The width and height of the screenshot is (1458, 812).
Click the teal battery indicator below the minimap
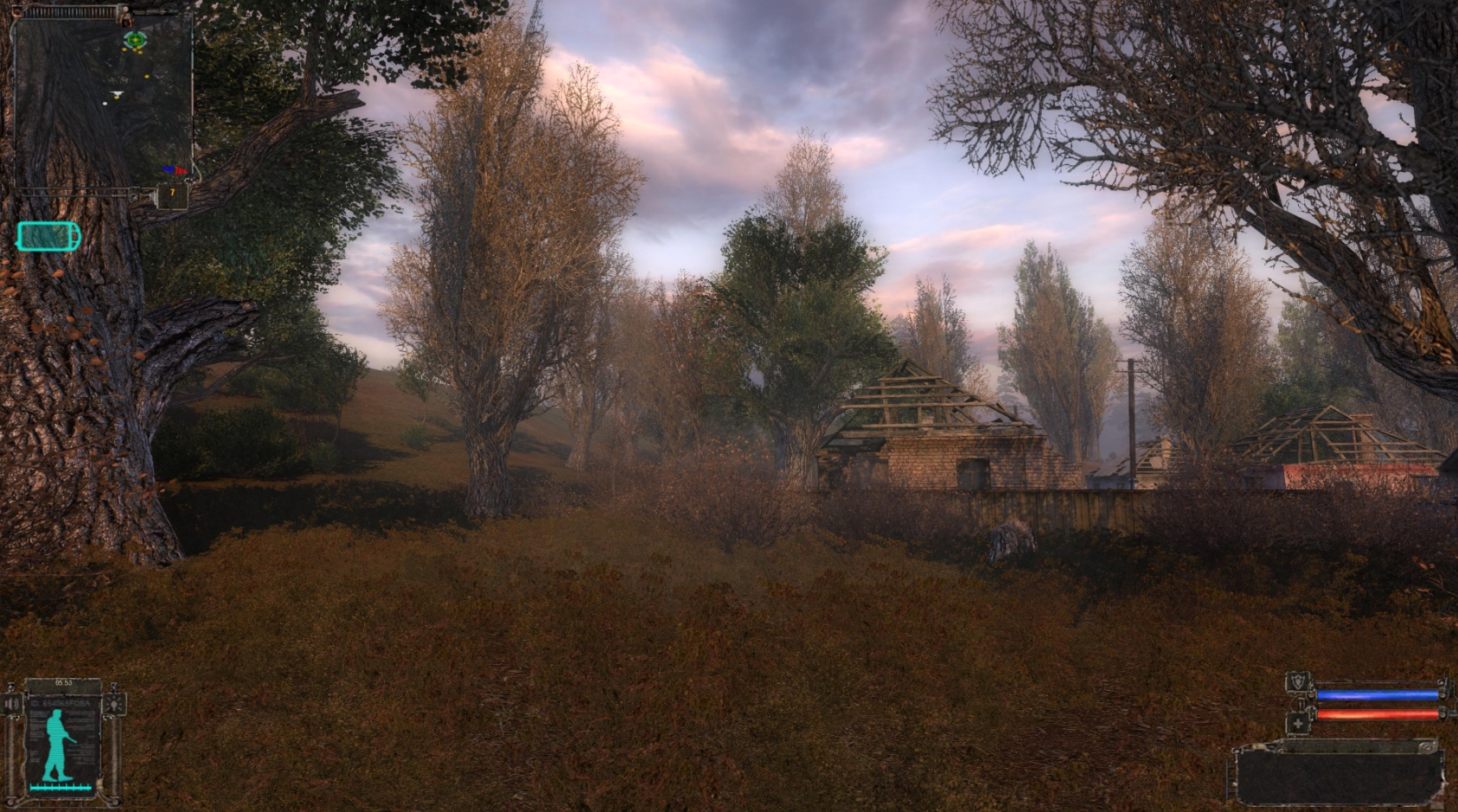pyautogui.click(x=48, y=235)
